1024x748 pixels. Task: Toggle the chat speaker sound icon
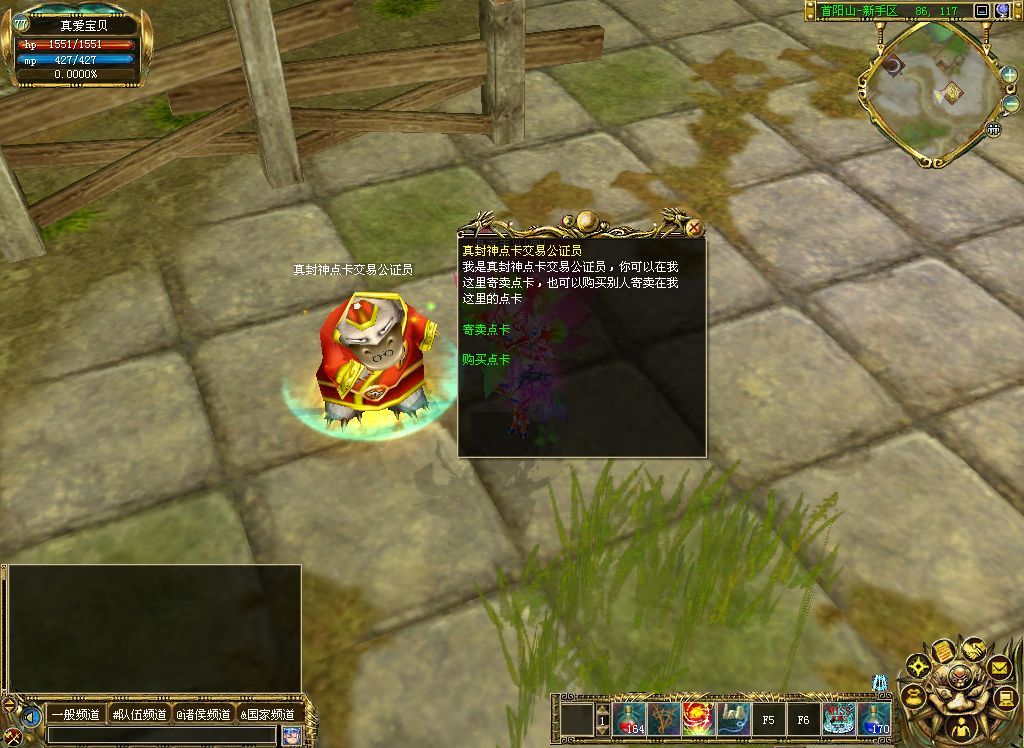tap(31, 717)
